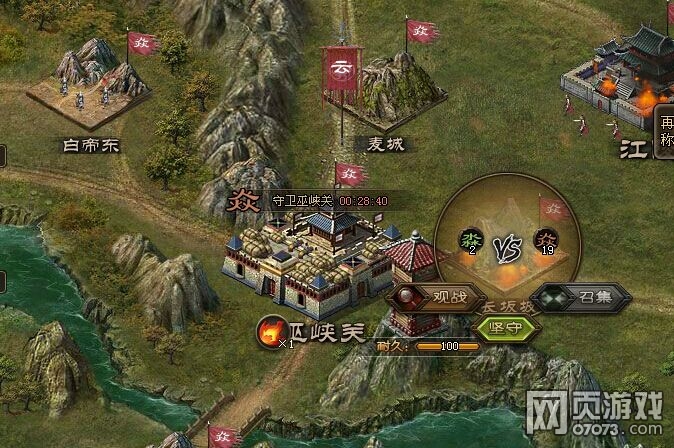
Task: Activate the 召集 rally button
Action: pyautogui.click(x=581, y=297)
